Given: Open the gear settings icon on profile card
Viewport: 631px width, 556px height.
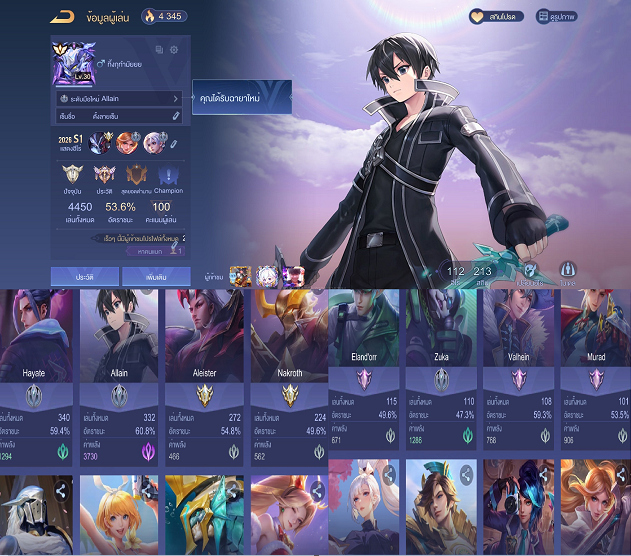Looking at the screenshot, I should [x=174, y=50].
